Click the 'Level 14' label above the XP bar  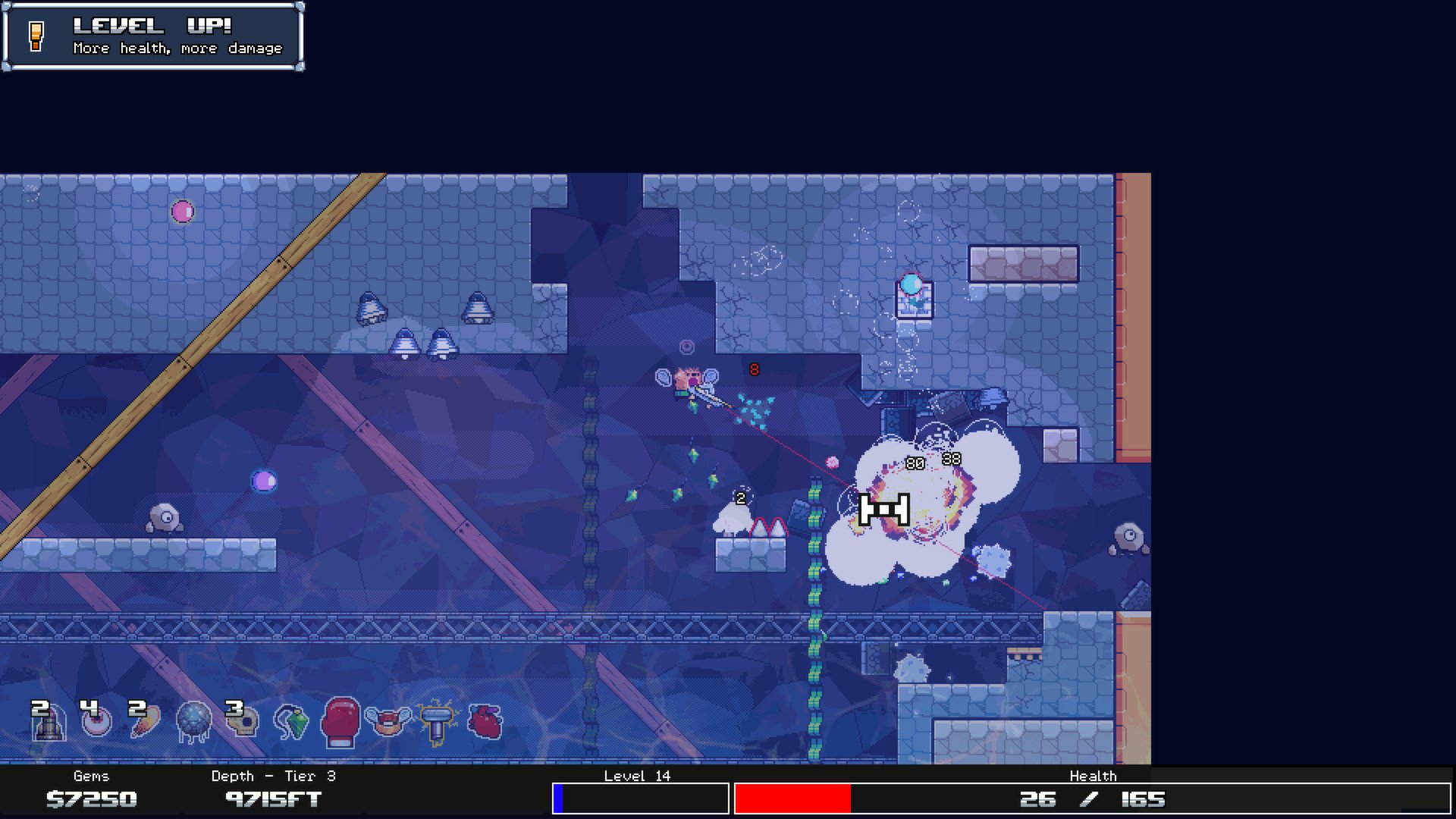coord(637,776)
